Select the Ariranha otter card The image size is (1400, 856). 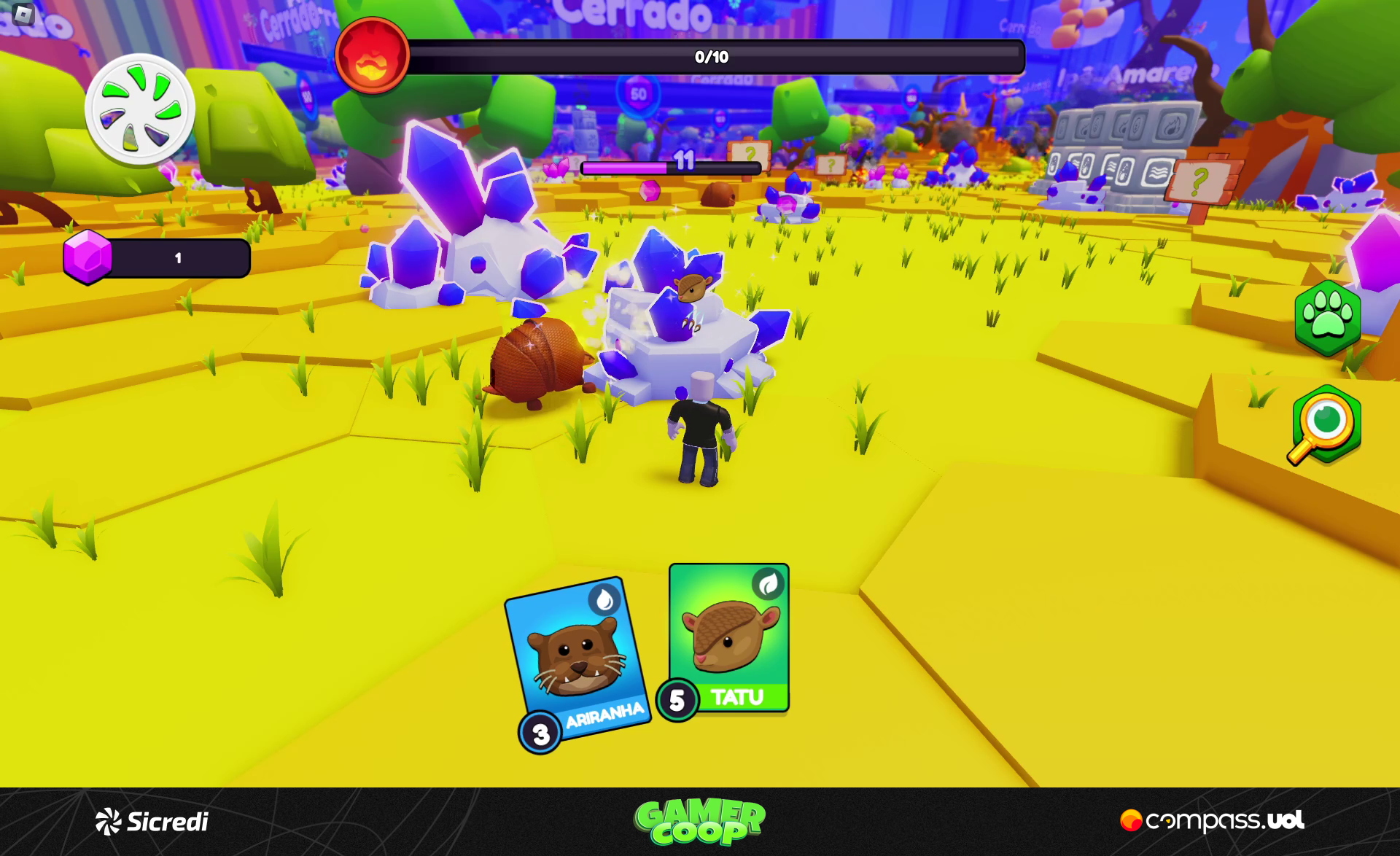click(x=577, y=660)
